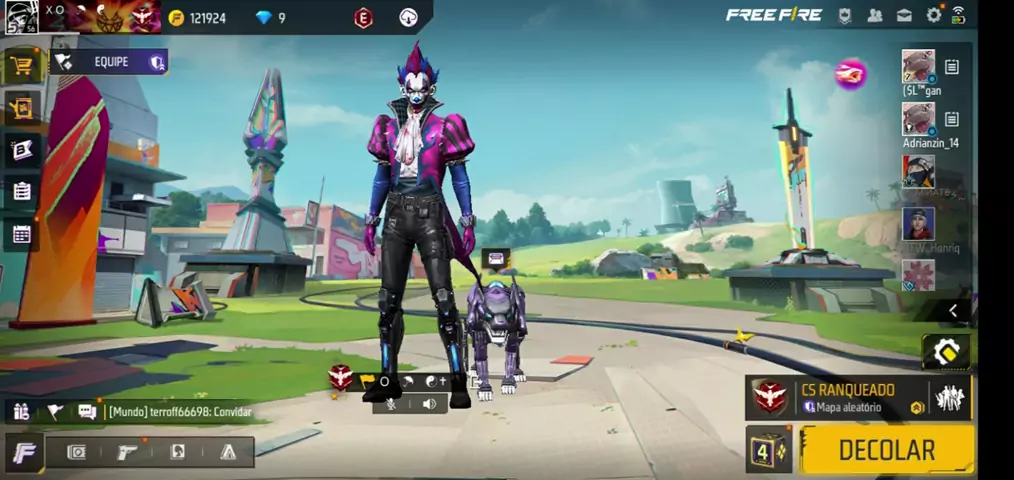The height and width of the screenshot is (480, 1014).
Task: Open the shopping cart store
Action: point(21,66)
